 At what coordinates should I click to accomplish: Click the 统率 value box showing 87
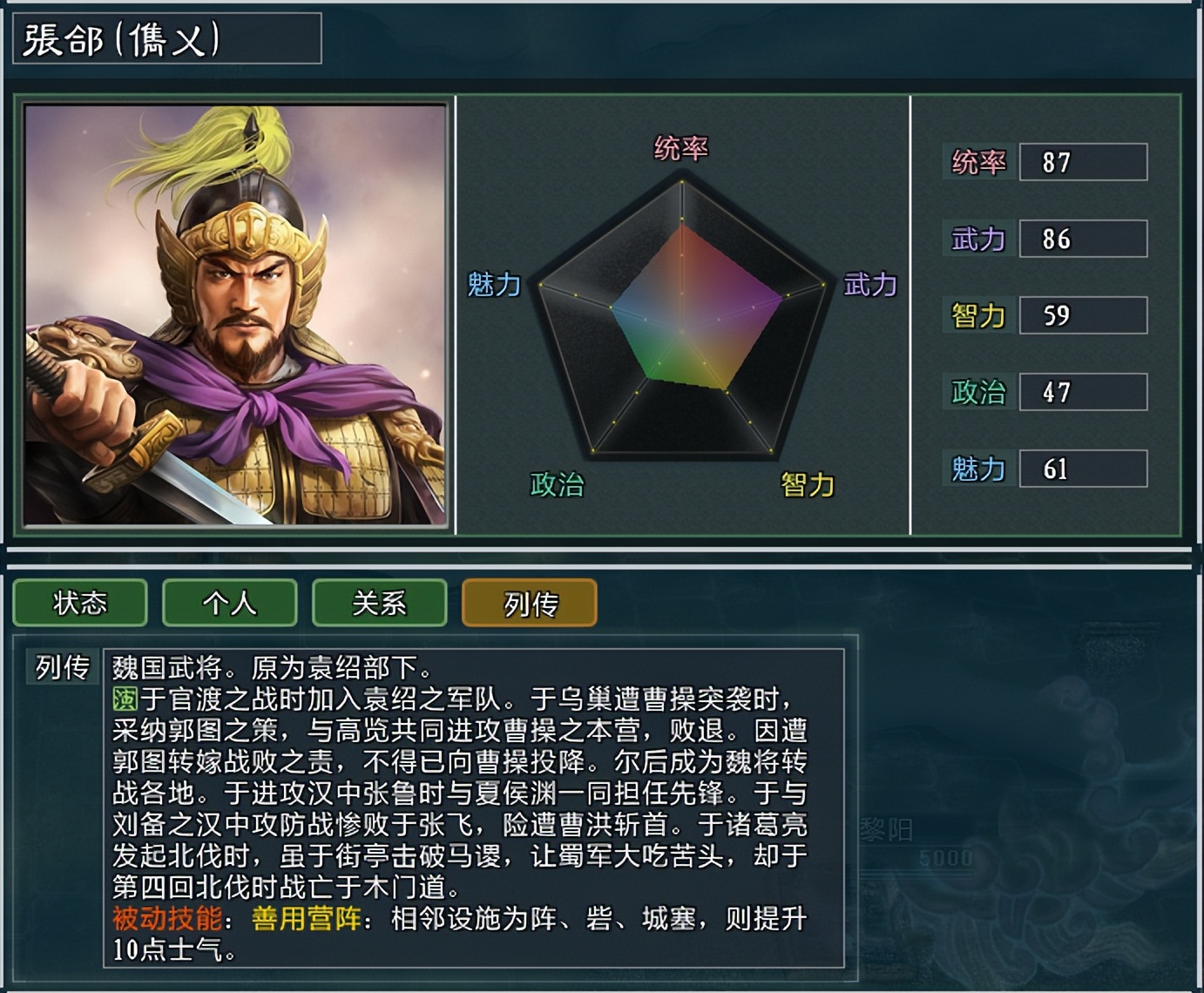coord(1083,160)
